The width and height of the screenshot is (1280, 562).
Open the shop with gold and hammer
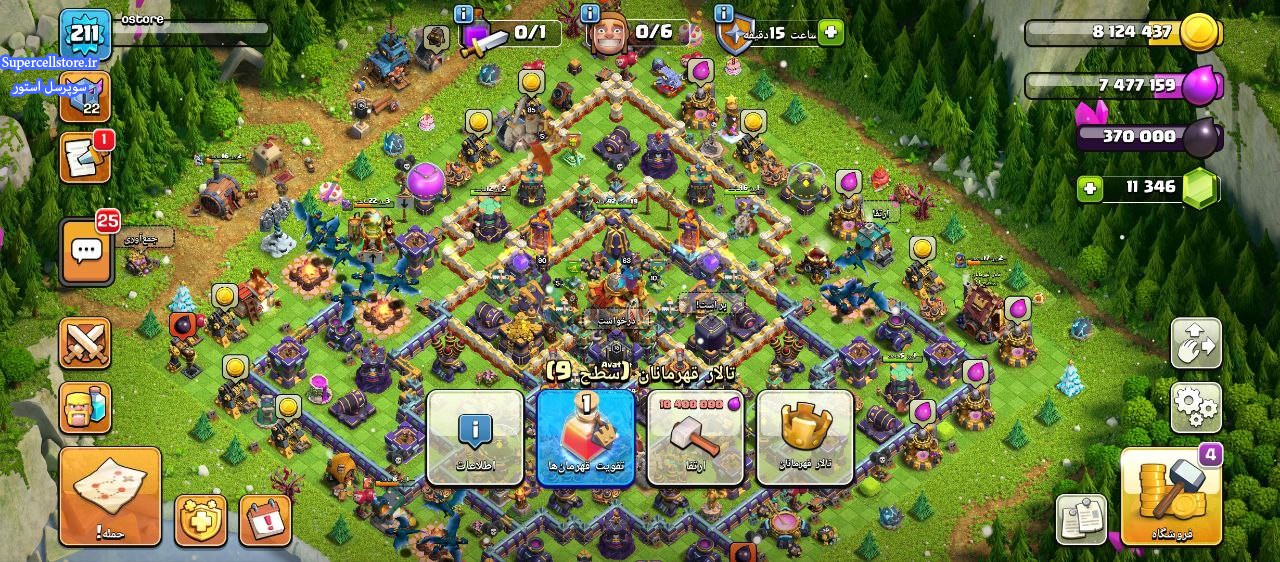[x=1171, y=497]
